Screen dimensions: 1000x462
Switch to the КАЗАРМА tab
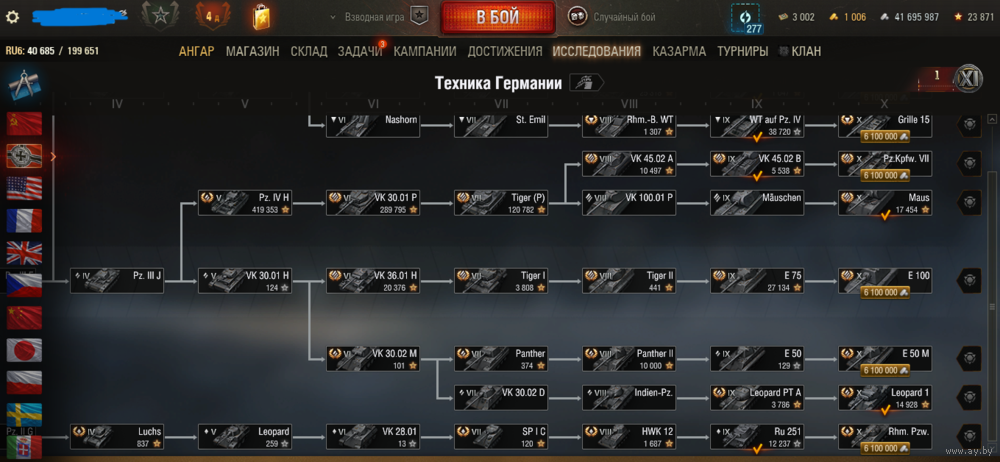coord(678,52)
